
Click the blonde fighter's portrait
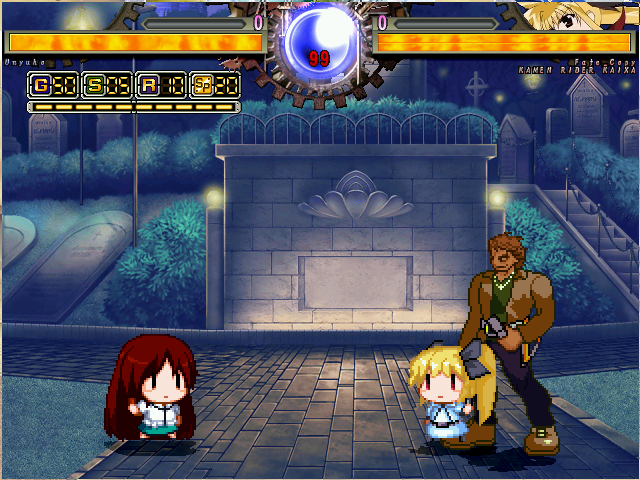click(x=570, y=16)
